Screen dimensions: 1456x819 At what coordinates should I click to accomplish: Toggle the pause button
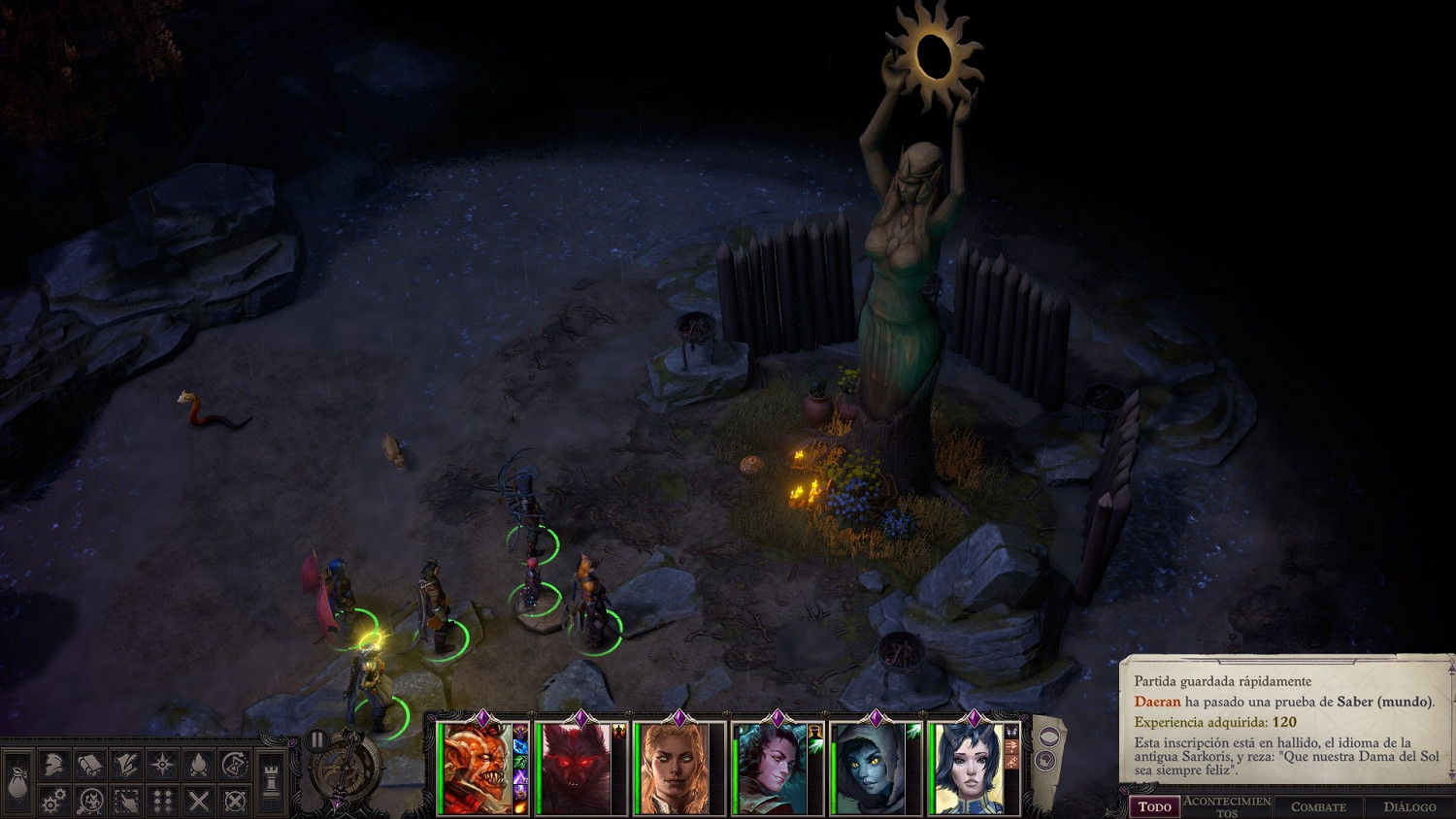pos(317,740)
